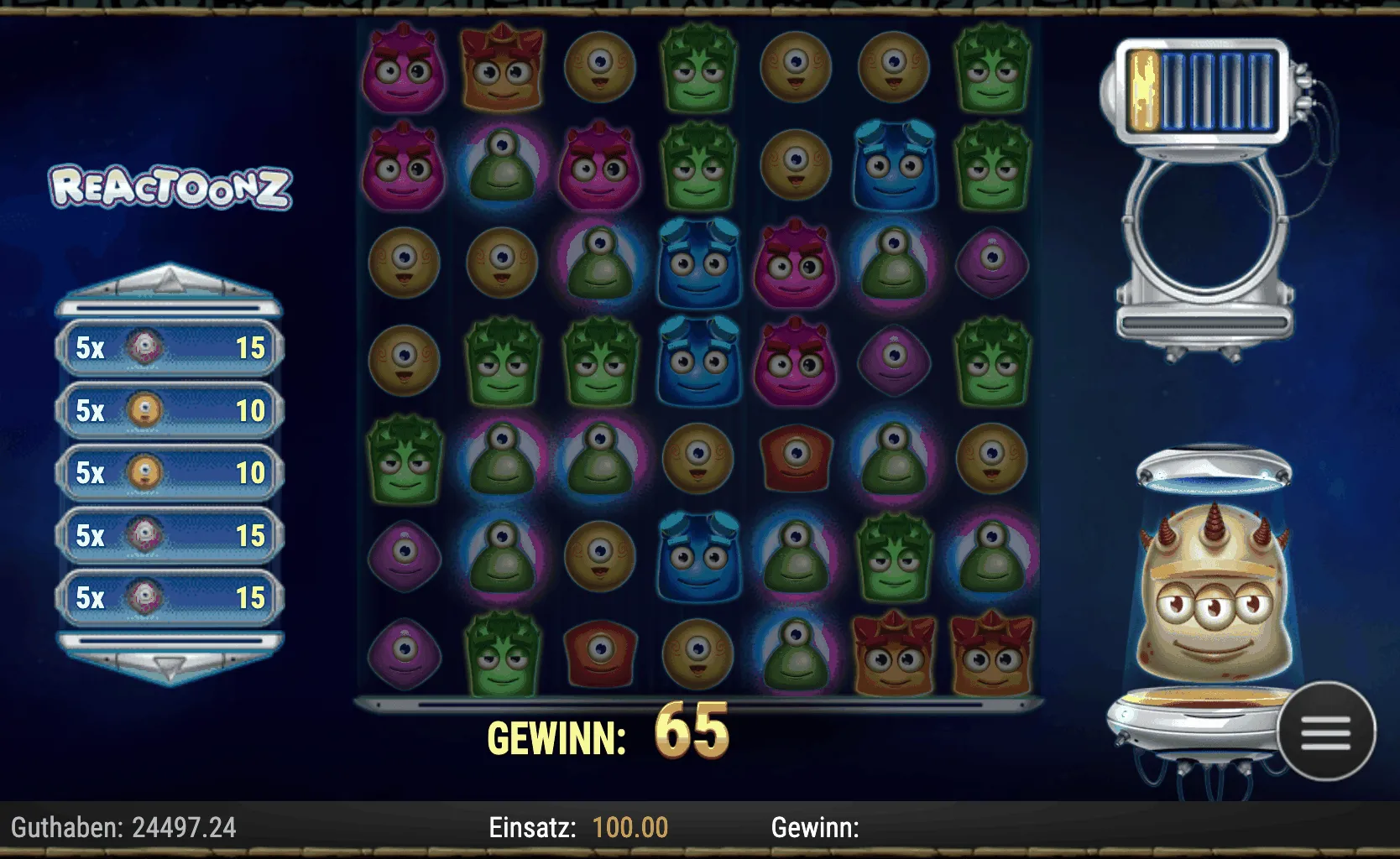Image resolution: width=1400 pixels, height=859 pixels.
Task: Click the Einsatz bet label
Action: coord(531,828)
